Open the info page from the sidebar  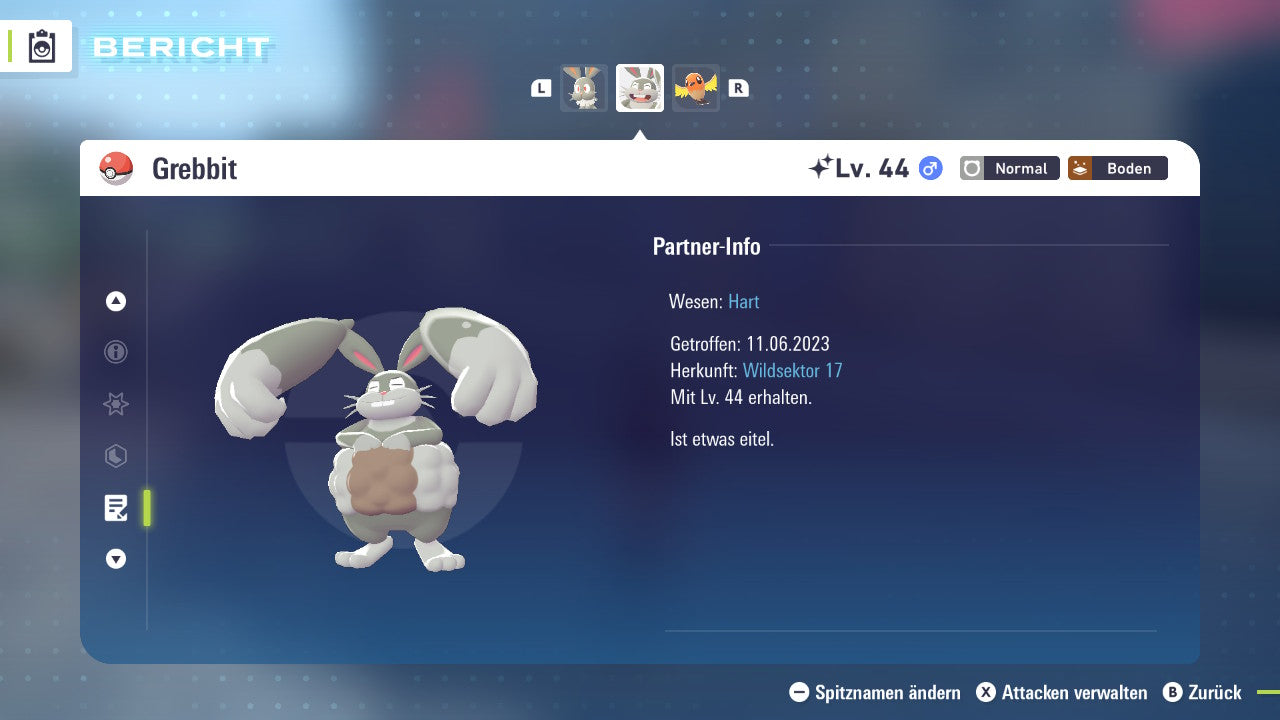(115, 352)
